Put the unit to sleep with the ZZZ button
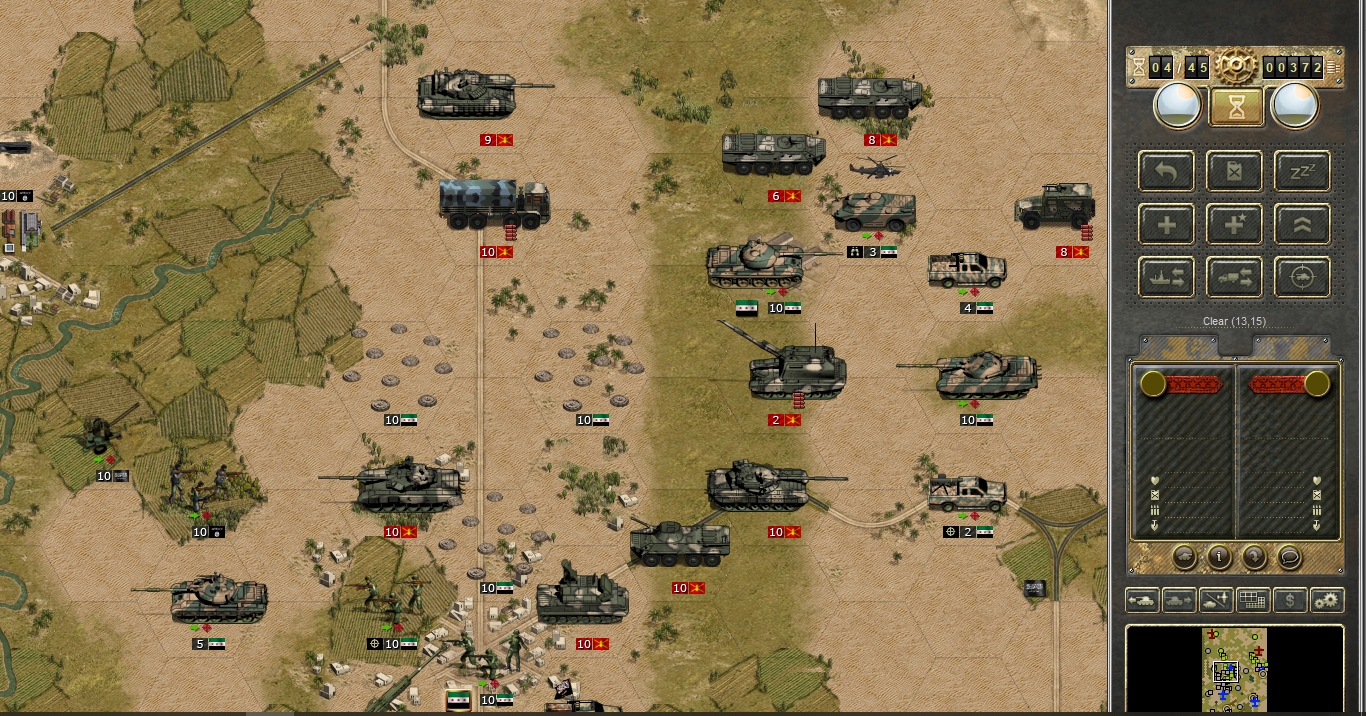Viewport: 1366px width, 716px height. click(1302, 171)
